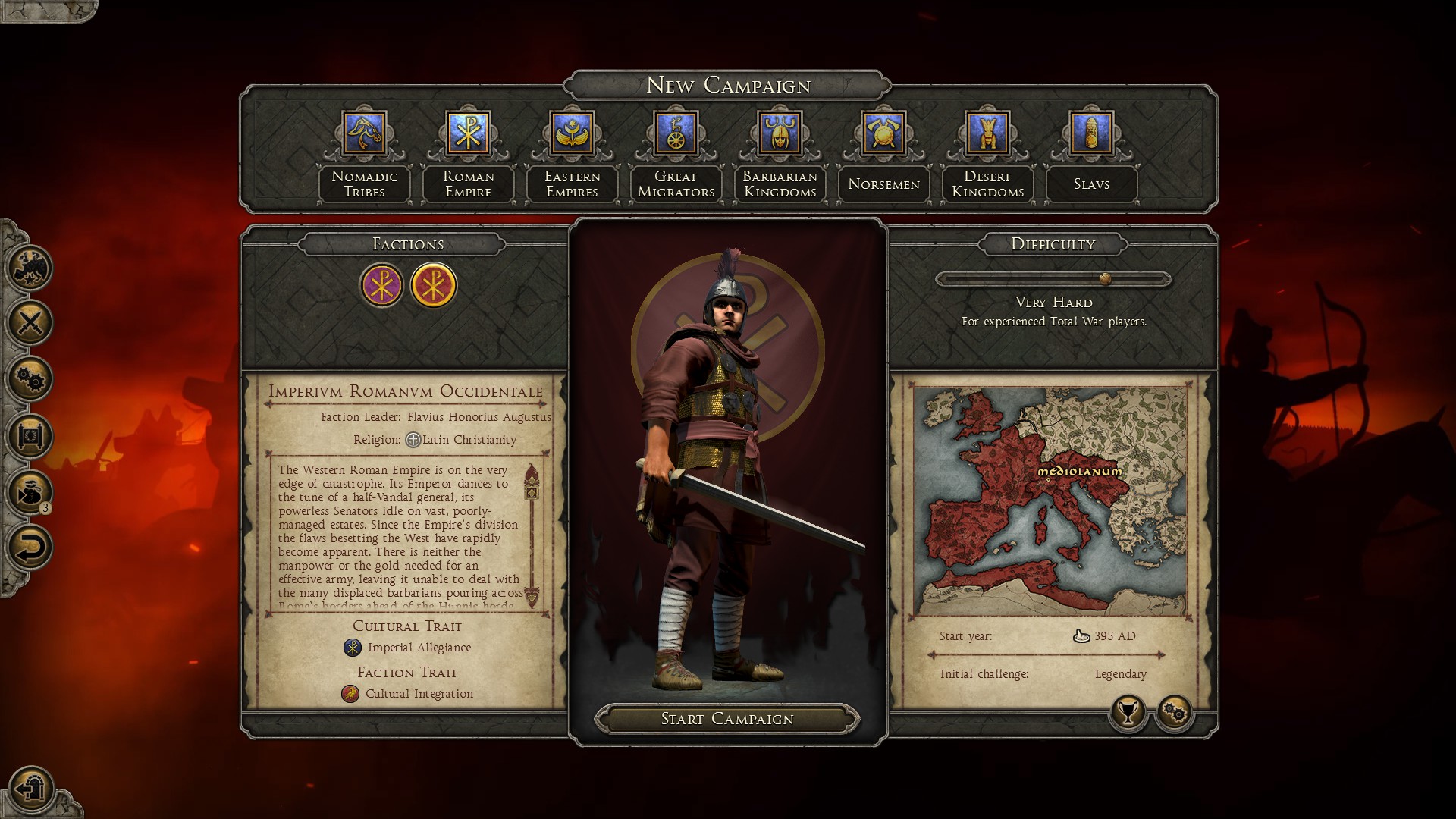This screenshot has height=819, width=1456.
Task: Select the purple Eastern Roman faction emblem
Action: point(381,285)
